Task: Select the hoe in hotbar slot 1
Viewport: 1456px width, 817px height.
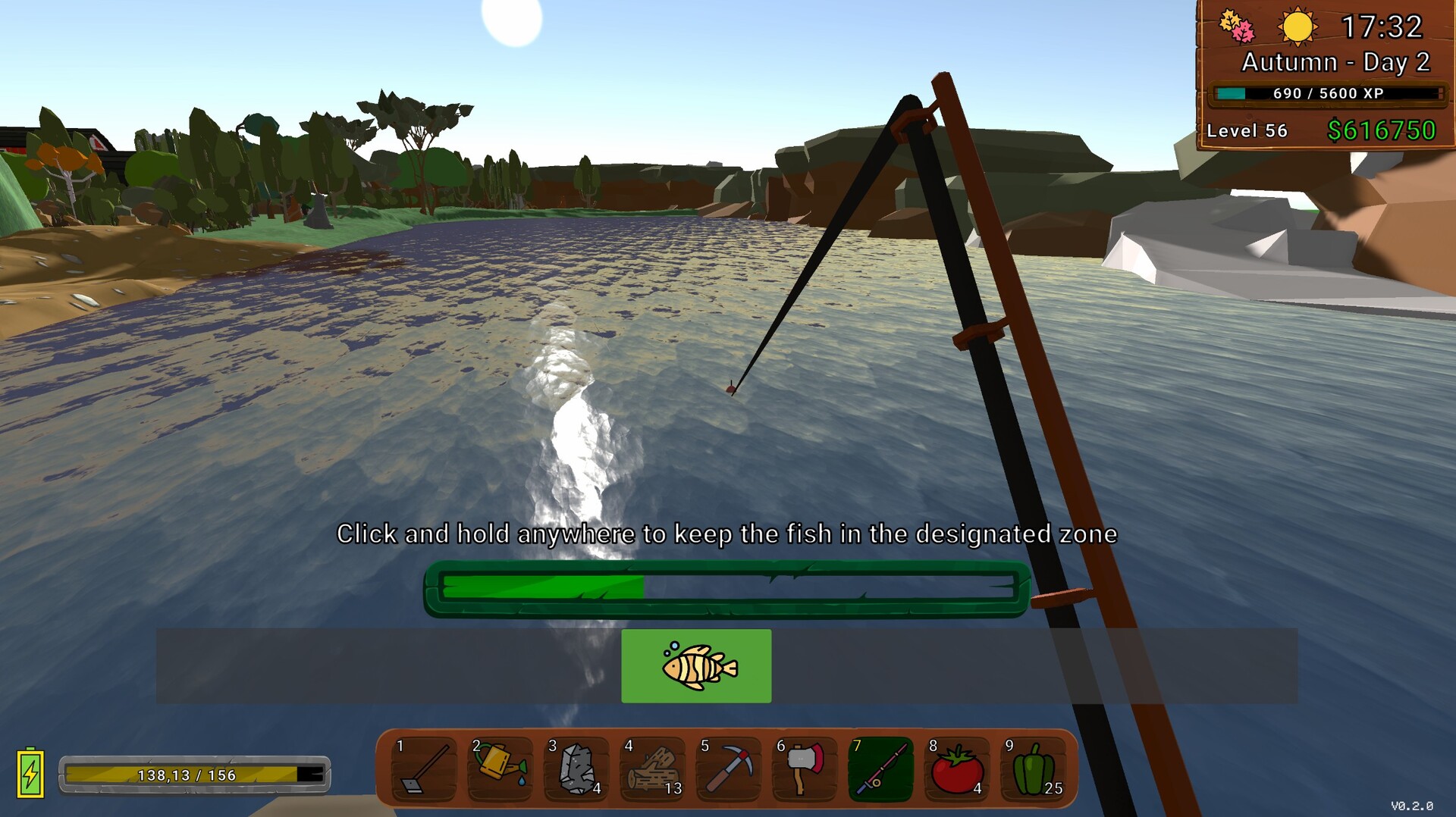Action: coord(423,769)
